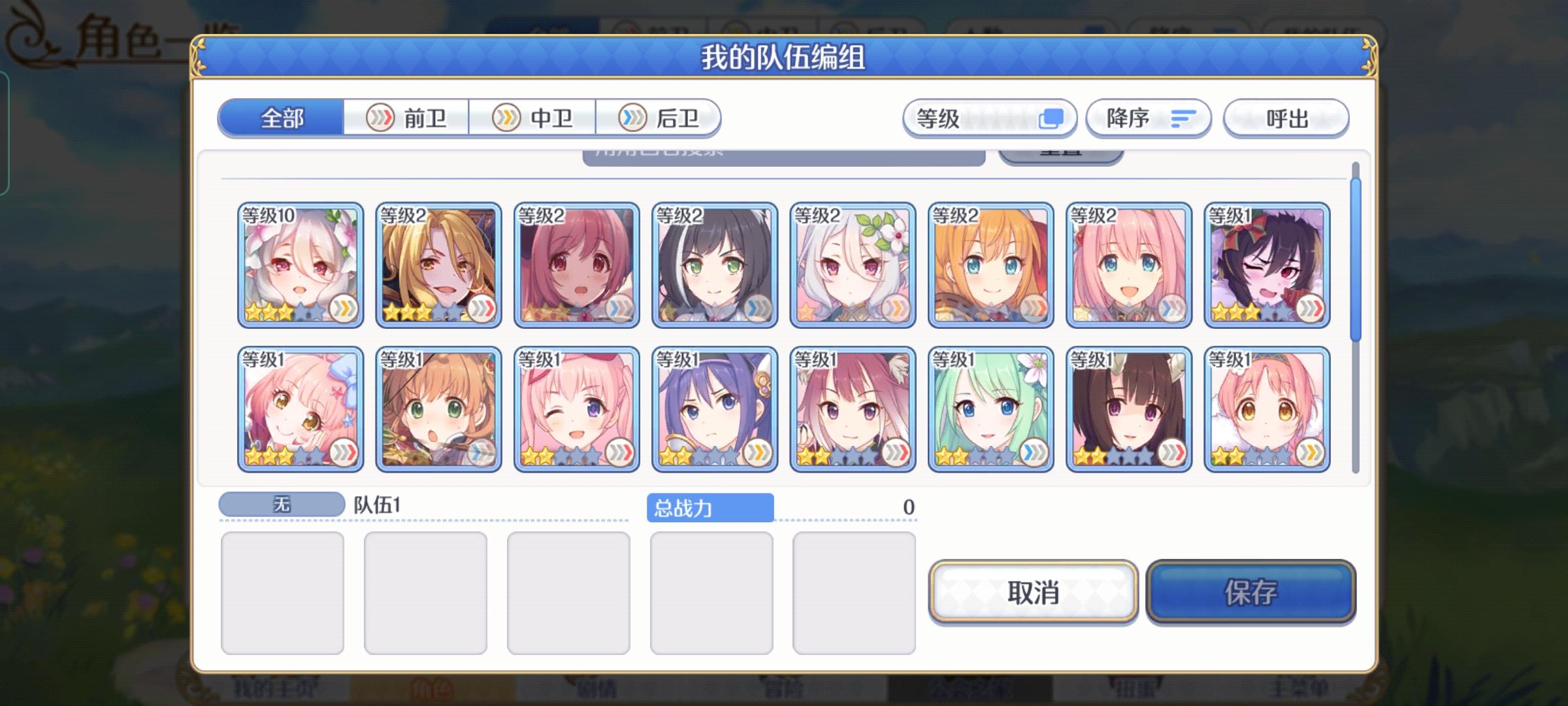Open 我的主页 home icon in bottom navigation

[274, 688]
